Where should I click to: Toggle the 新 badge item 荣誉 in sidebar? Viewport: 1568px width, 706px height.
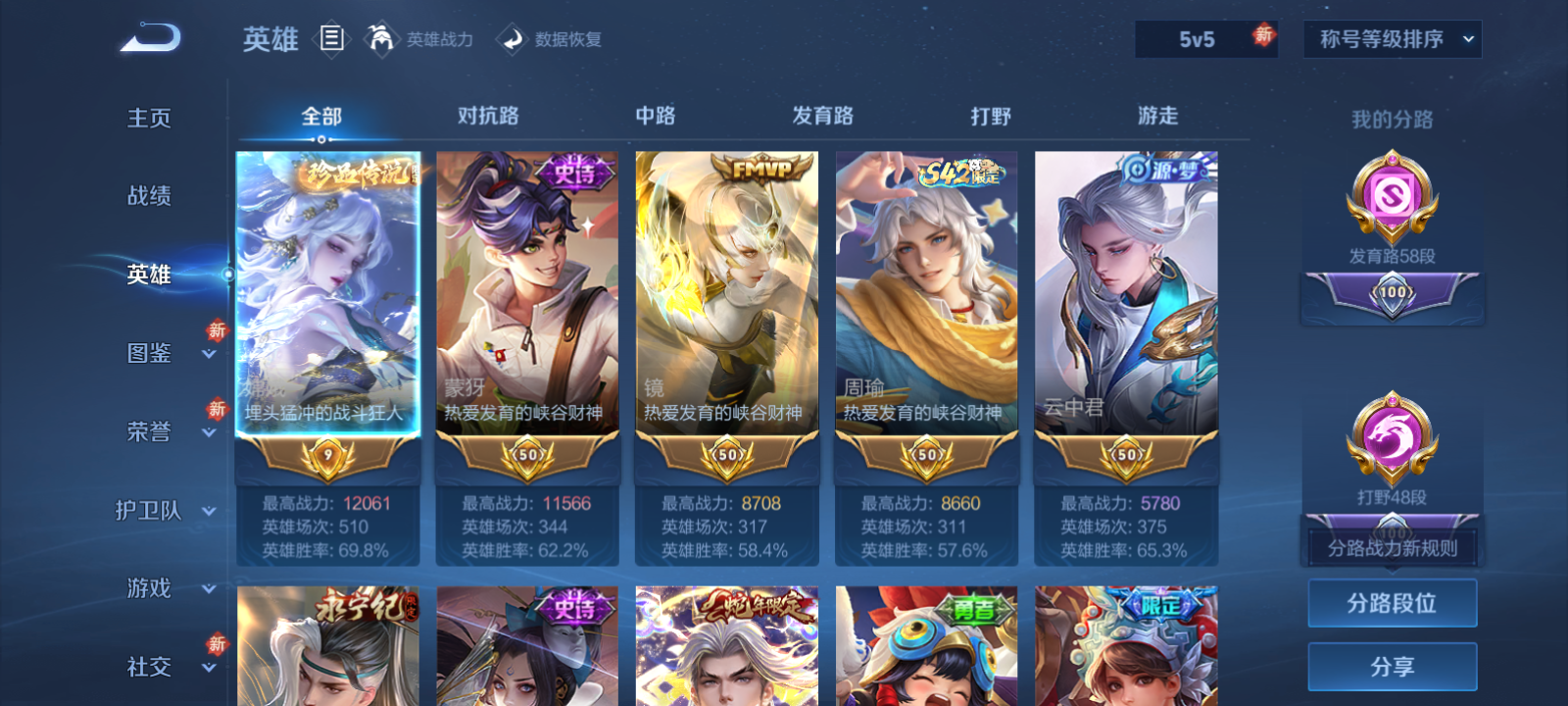(x=149, y=431)
